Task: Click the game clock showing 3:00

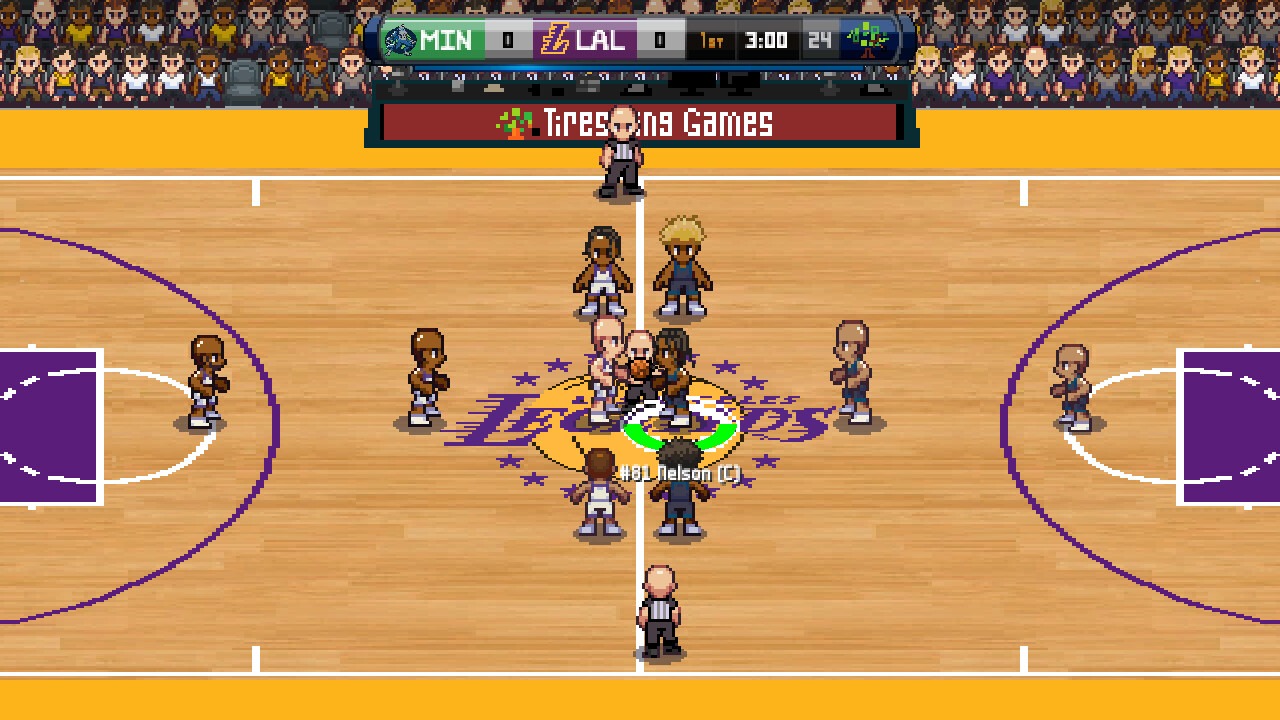Action: [x=765, y=41]
